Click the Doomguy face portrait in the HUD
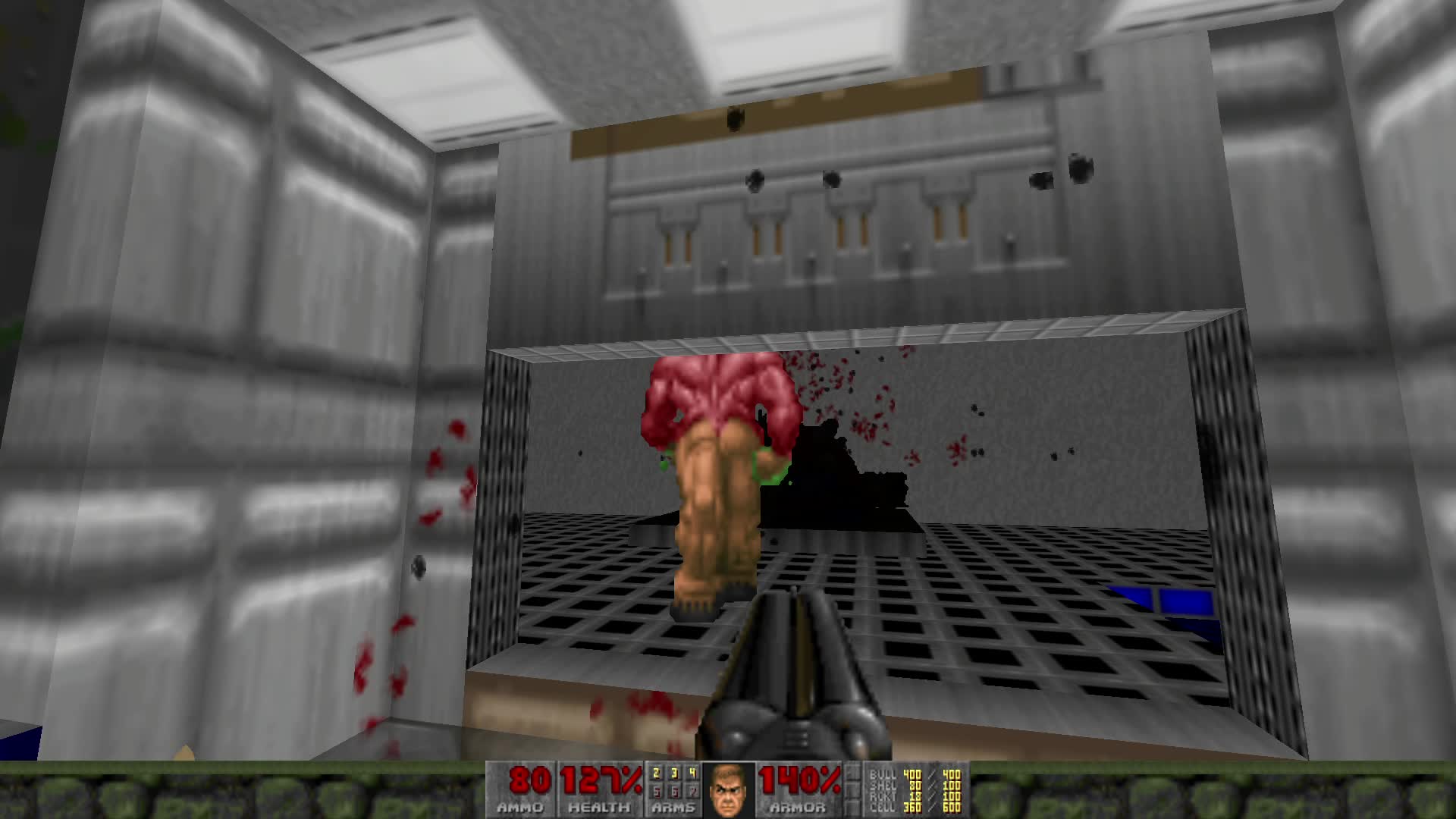1456x819 pixels. (x=727, y=792)
